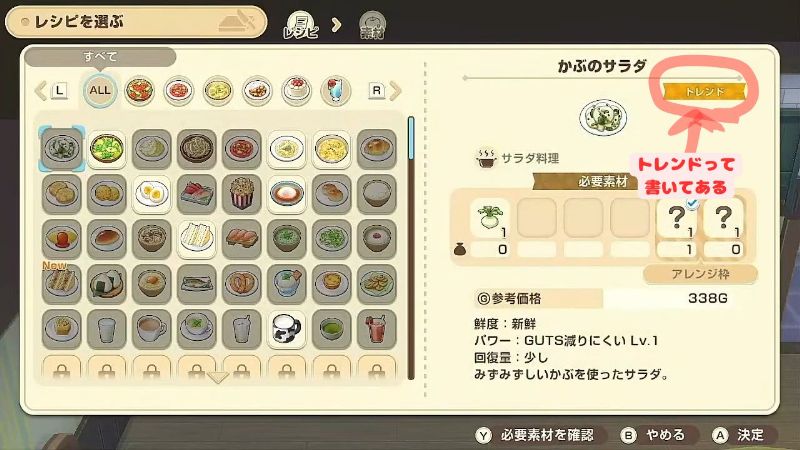Choose the pretzel recipe
The image size is (800, 450).
(x=242, y=284)
